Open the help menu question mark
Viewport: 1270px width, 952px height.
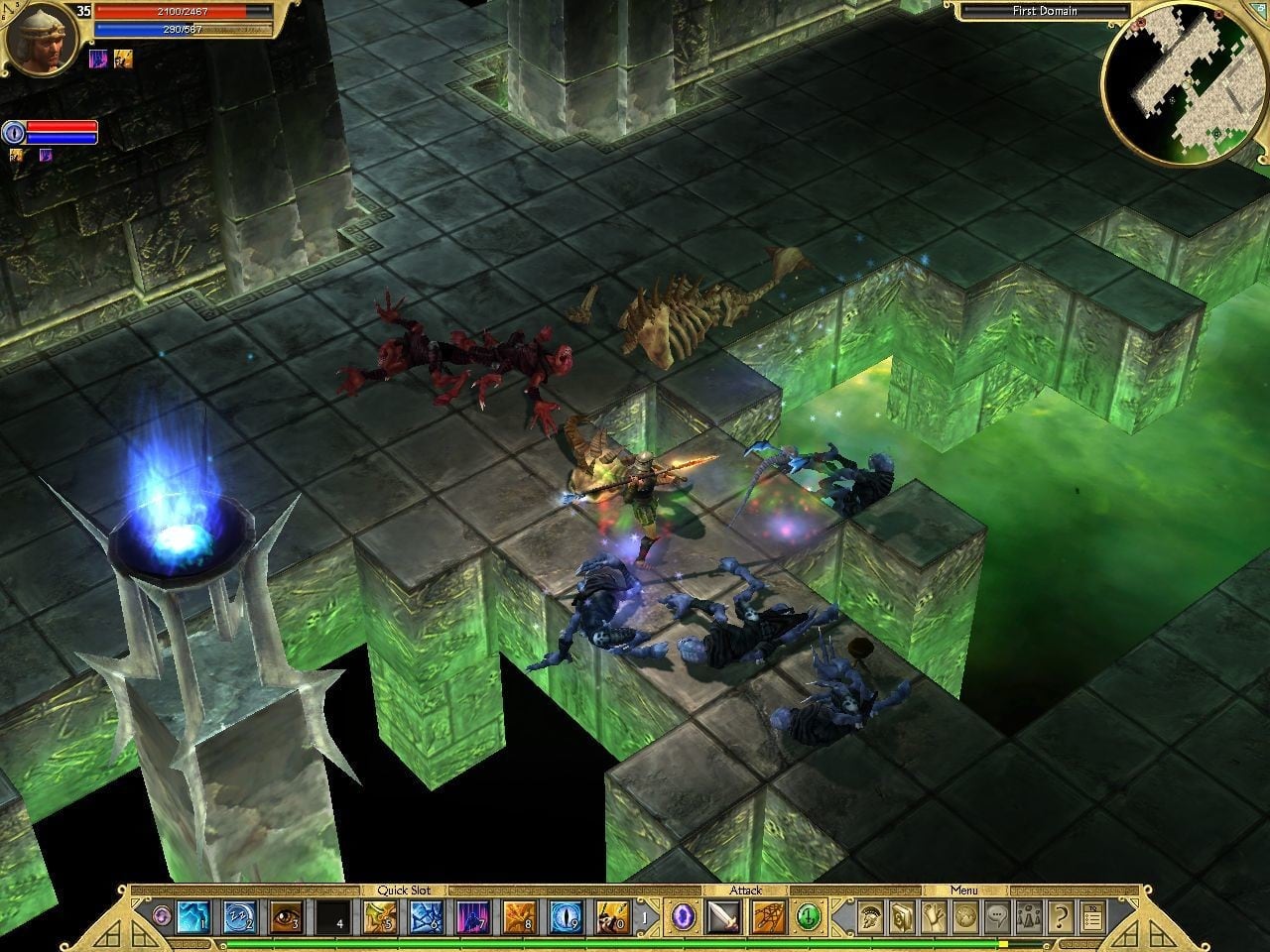[1060, 917]
